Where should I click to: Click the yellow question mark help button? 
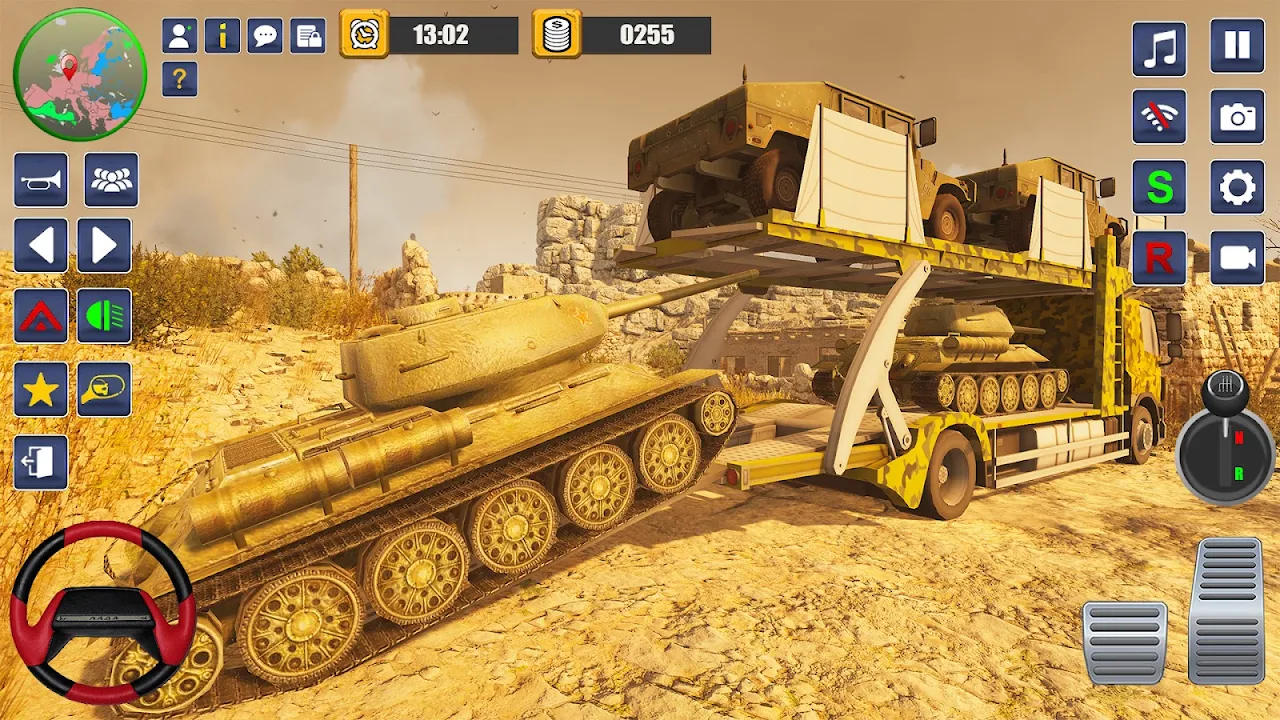(179, 79)
